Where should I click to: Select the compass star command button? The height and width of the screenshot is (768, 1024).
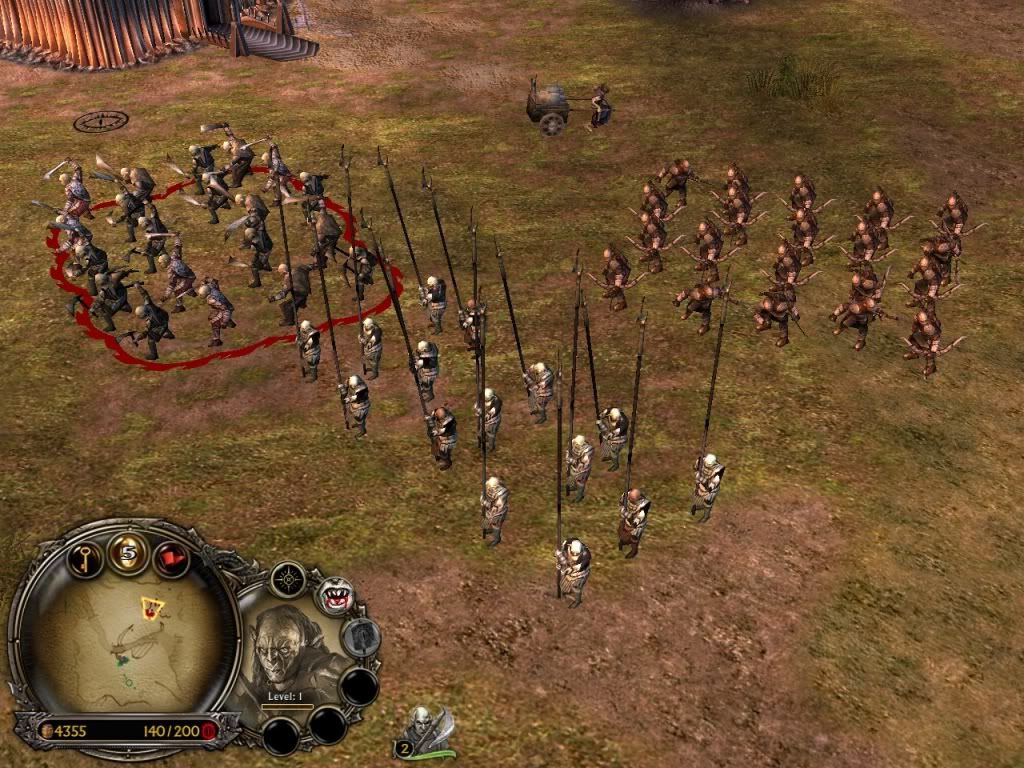(288, 579)
